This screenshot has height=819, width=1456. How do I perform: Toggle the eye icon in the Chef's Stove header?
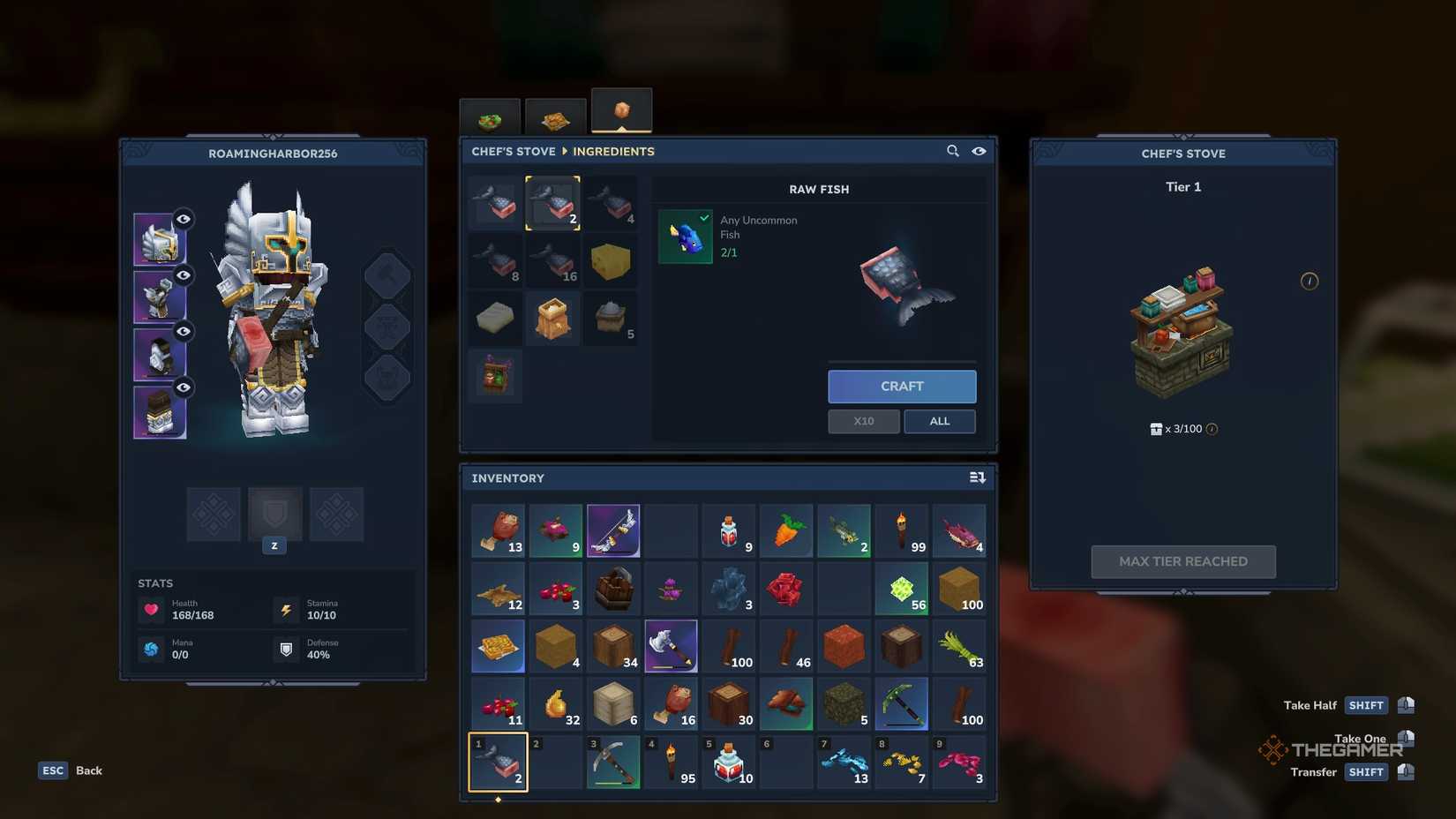(x=979, y=151)
